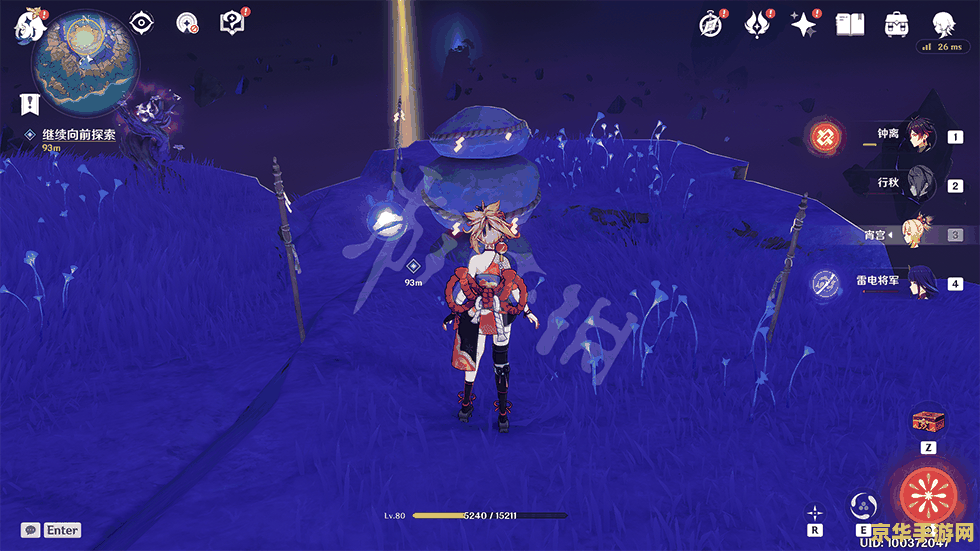The width and height of the screenshot is (980, 551).
Task: Activate the eye-shaped Elemental Sight icon
Action: point(141,23)
